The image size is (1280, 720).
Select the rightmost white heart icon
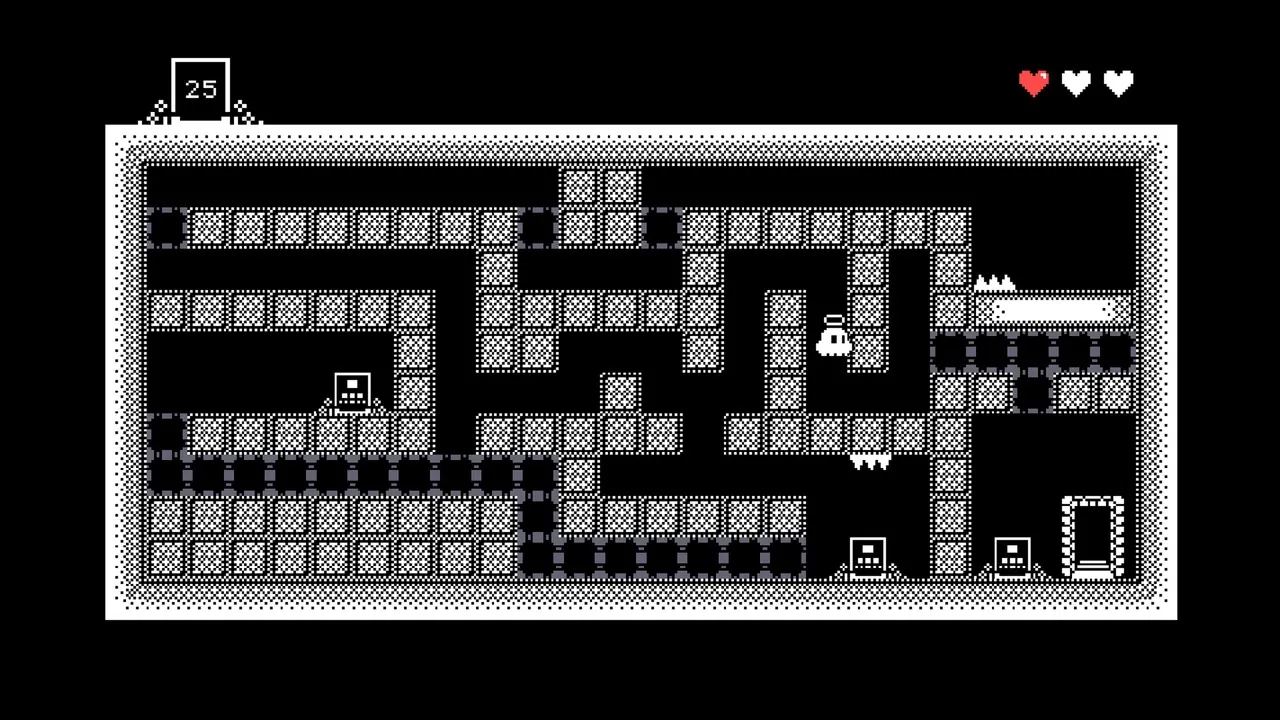tap(1118, 81)
